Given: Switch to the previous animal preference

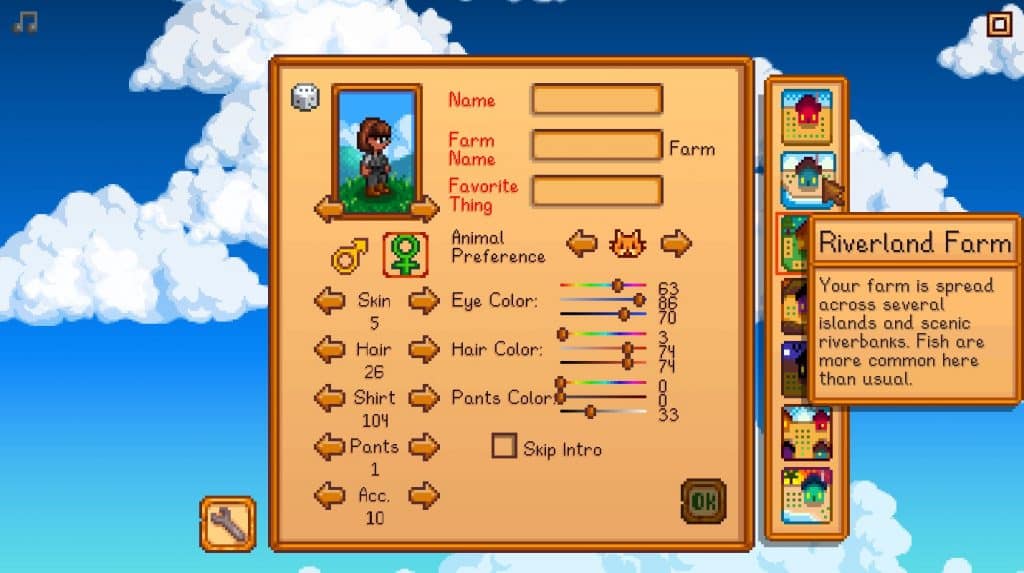Looking at the screenshot, I should click(x=582, y=243).
